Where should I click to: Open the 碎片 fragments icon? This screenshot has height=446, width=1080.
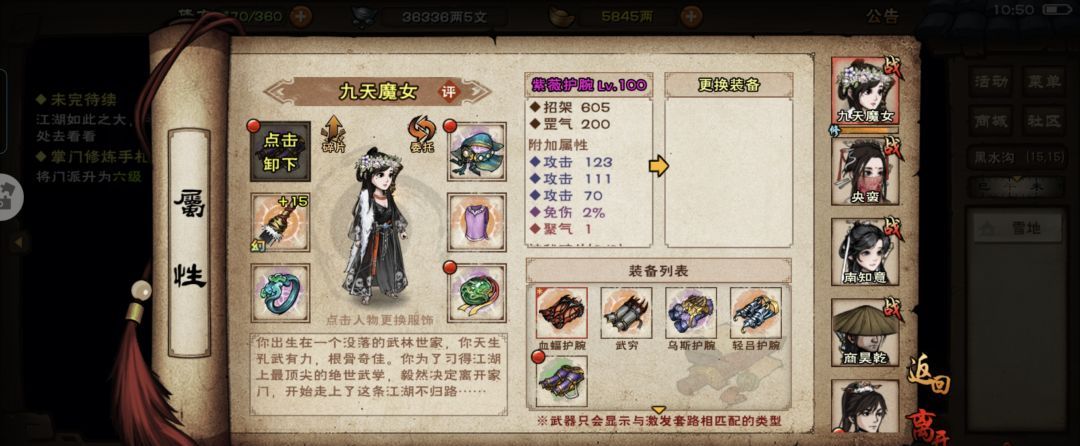pyautogui.click(x=333, y=133)
